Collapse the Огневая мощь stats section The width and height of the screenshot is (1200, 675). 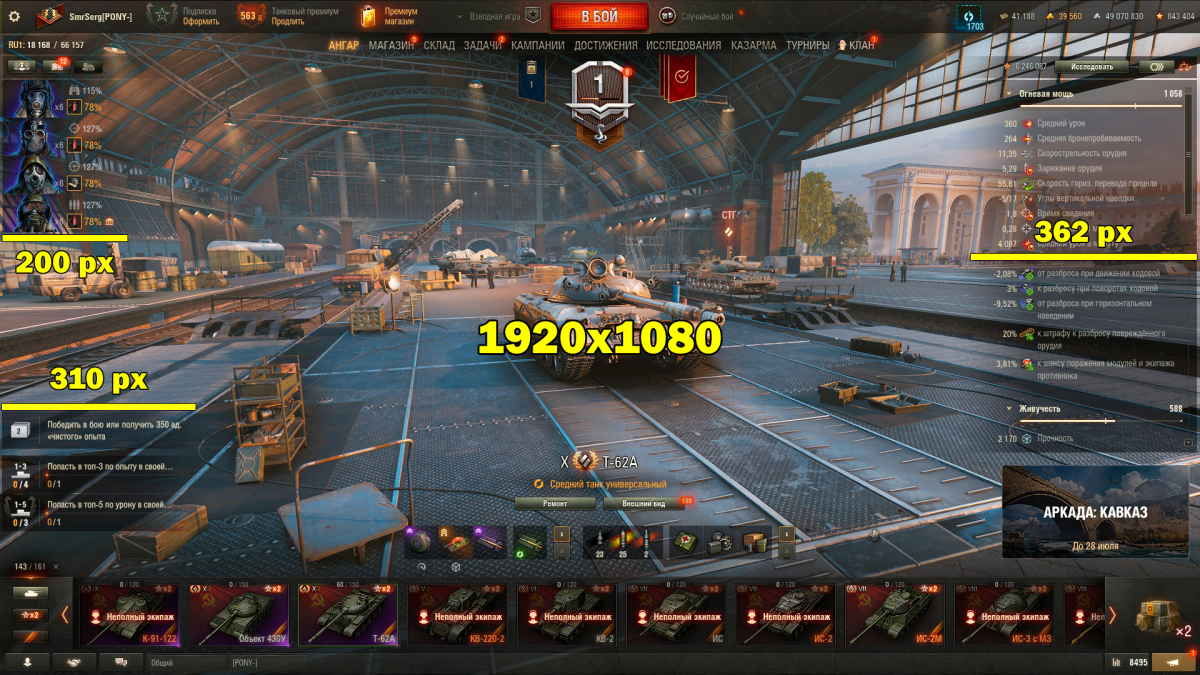tap(1010, 93)
